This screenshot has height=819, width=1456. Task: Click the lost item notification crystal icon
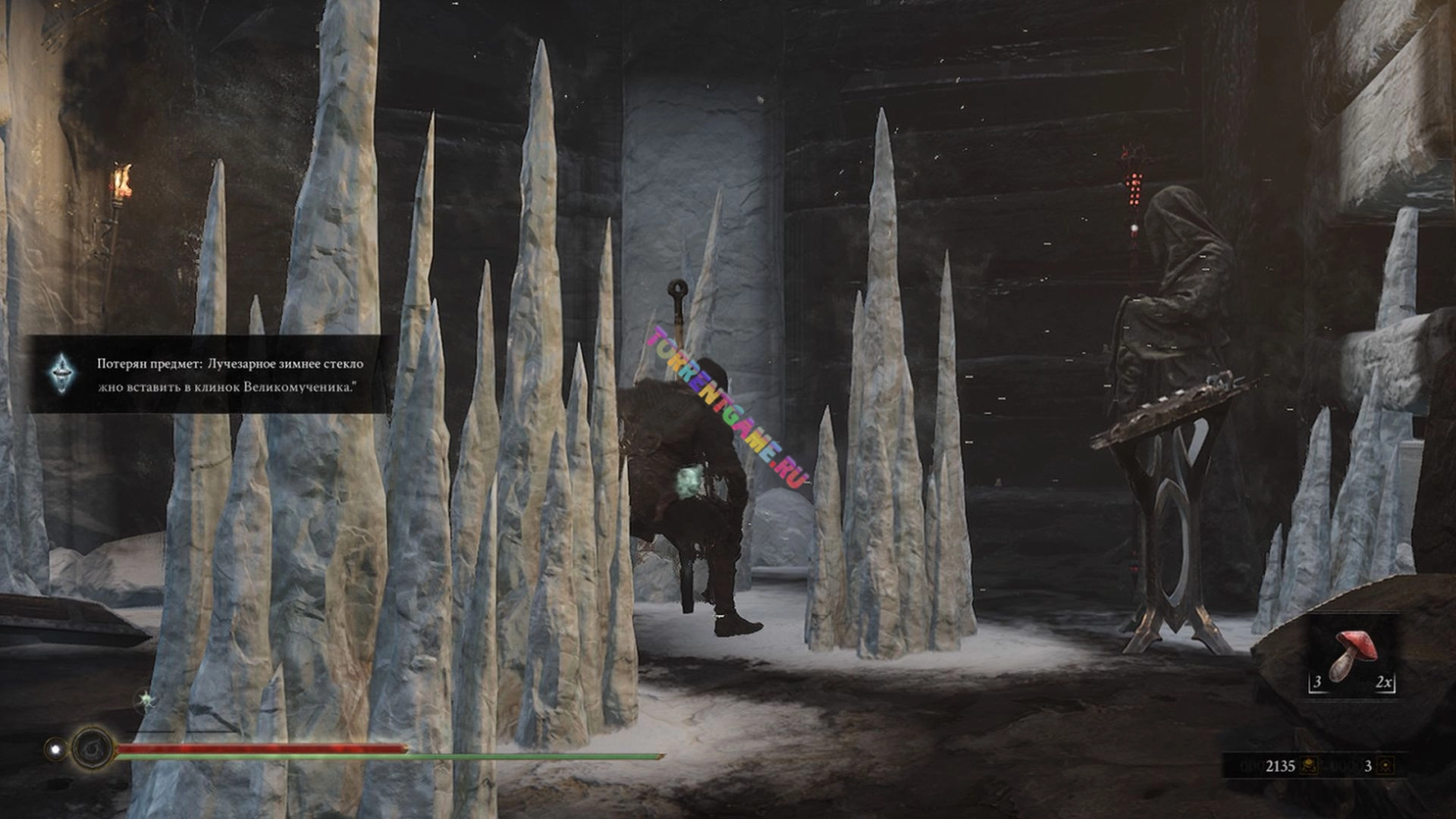61,374
